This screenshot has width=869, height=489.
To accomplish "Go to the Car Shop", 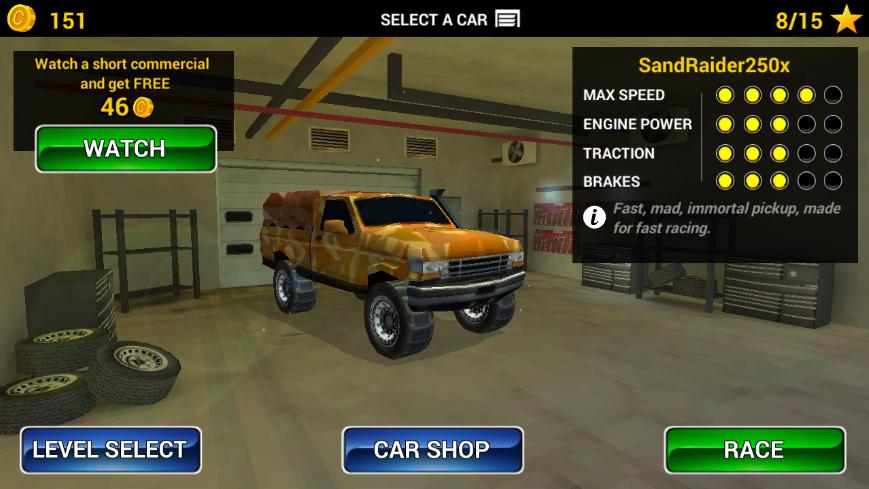I will coord(432,450).
